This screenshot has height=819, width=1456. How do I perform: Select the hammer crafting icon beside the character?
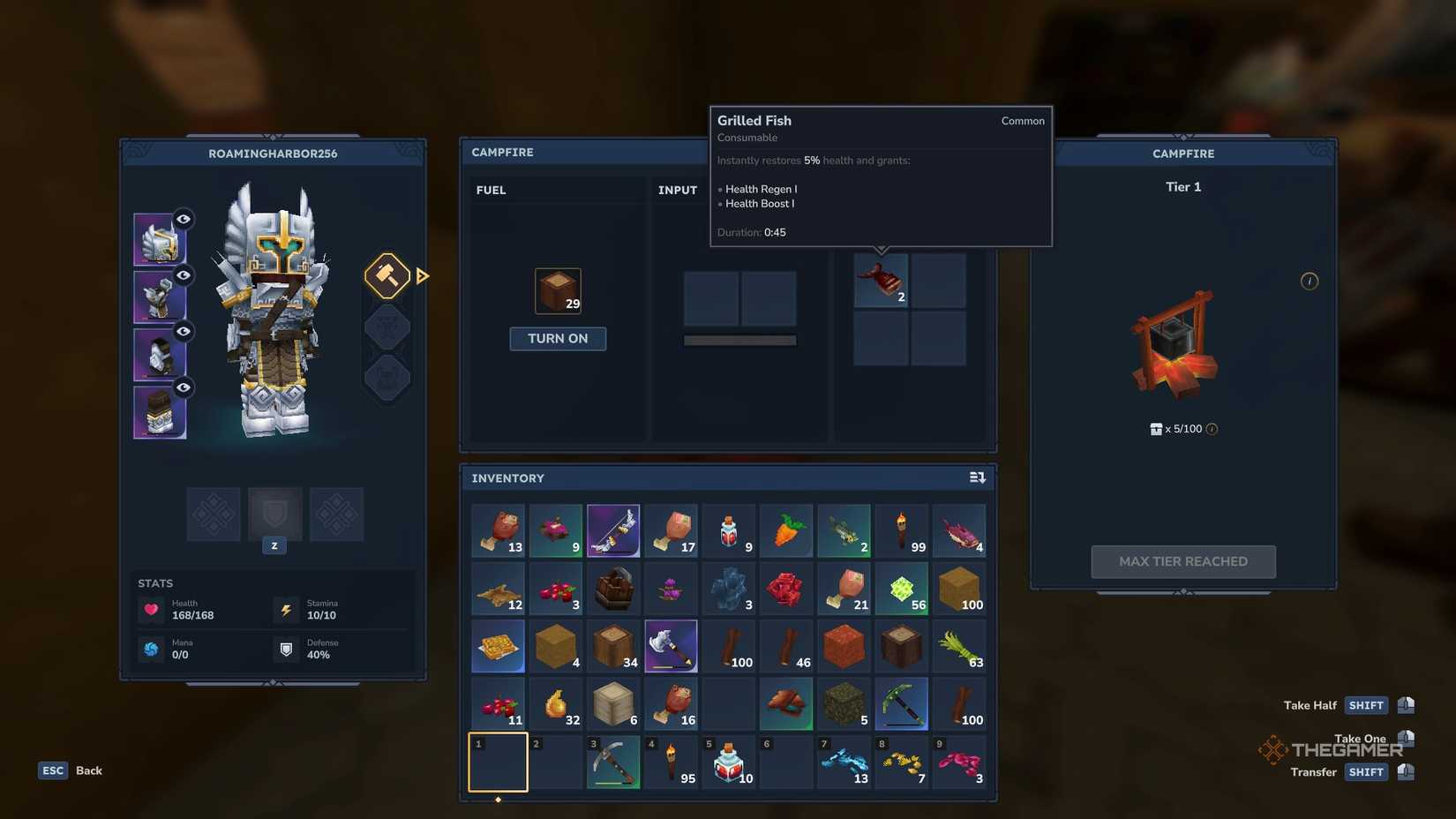tap(387, 275)
